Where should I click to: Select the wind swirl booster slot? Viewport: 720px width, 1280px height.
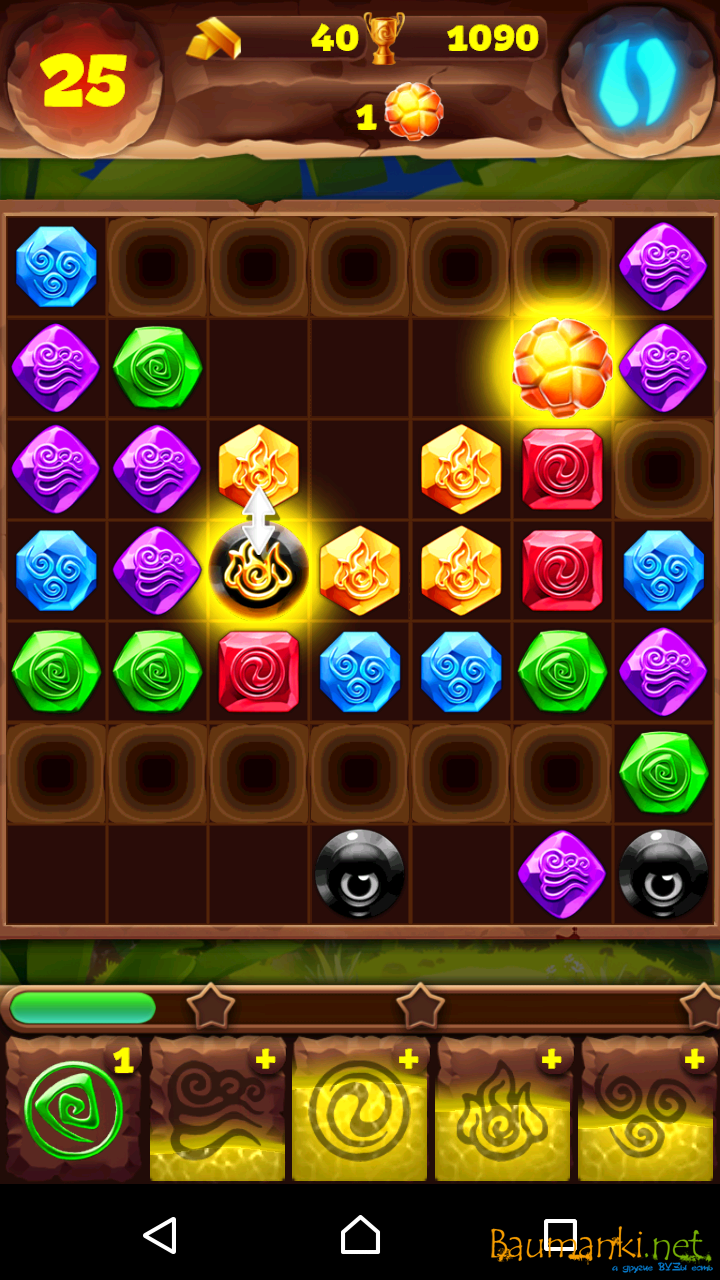pos(217,1110)
